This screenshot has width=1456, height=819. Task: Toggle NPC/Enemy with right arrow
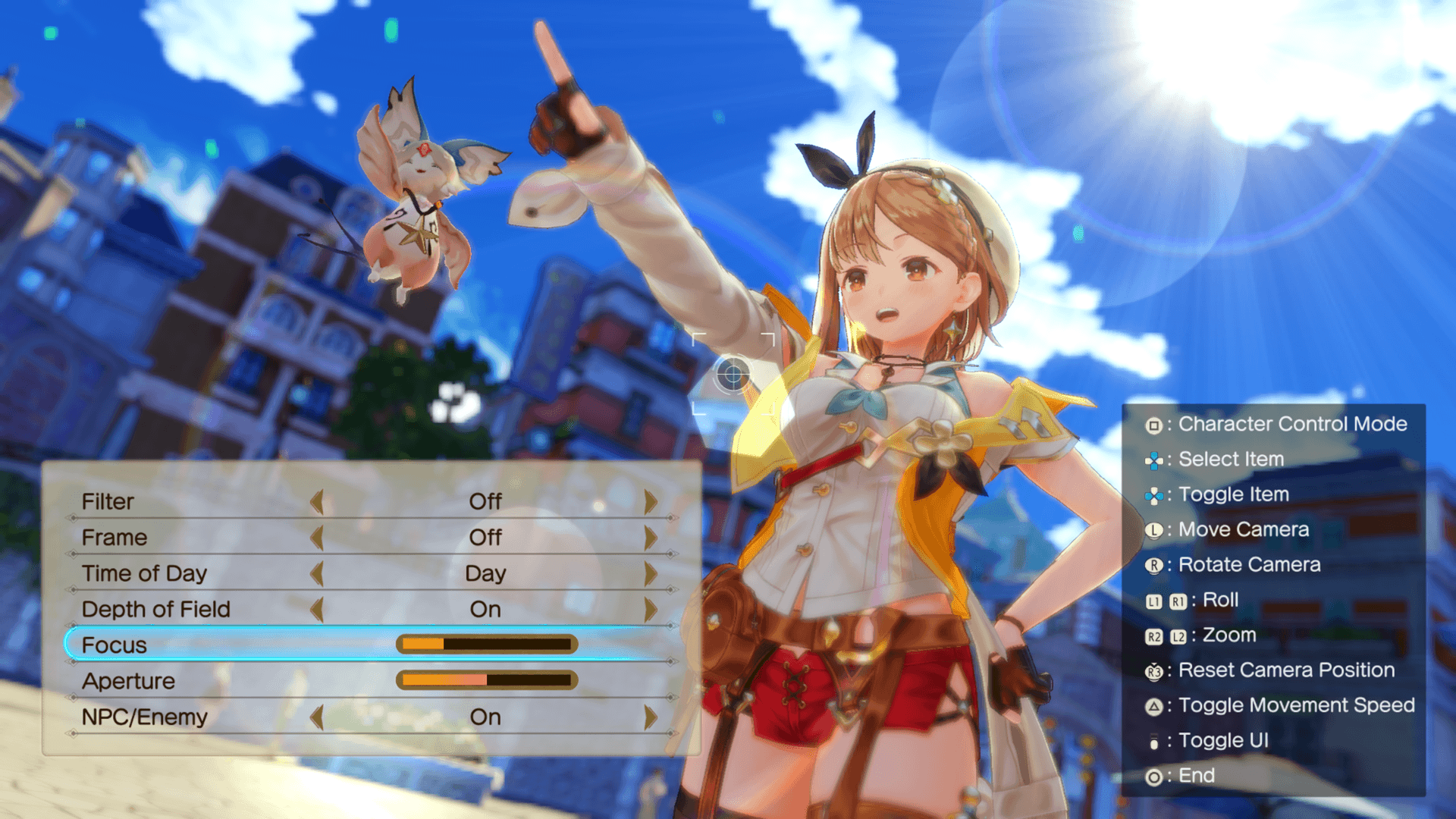click(x=650, y=717)
